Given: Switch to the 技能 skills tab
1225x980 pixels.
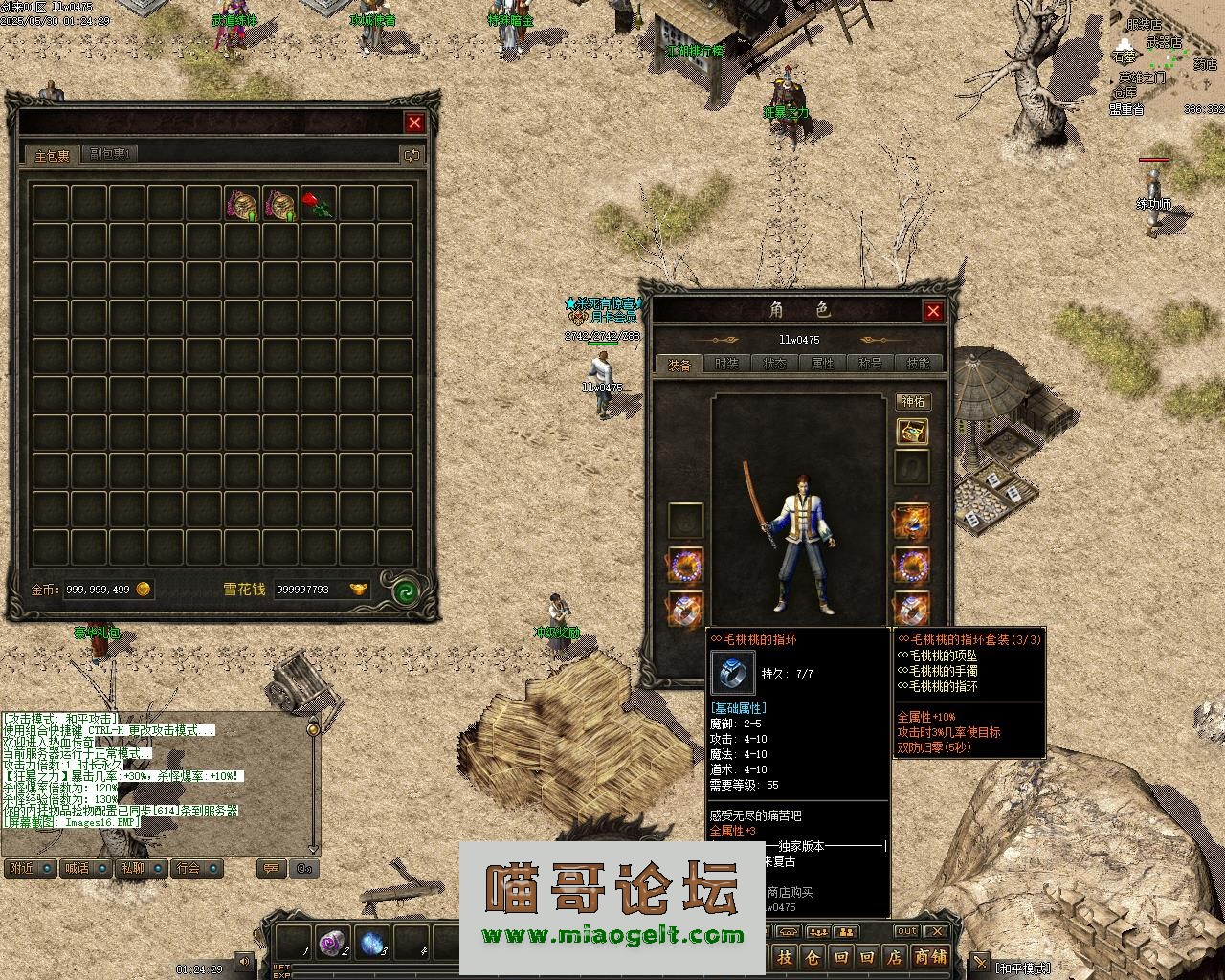Looking at the screenshot, I should (919, 364).
